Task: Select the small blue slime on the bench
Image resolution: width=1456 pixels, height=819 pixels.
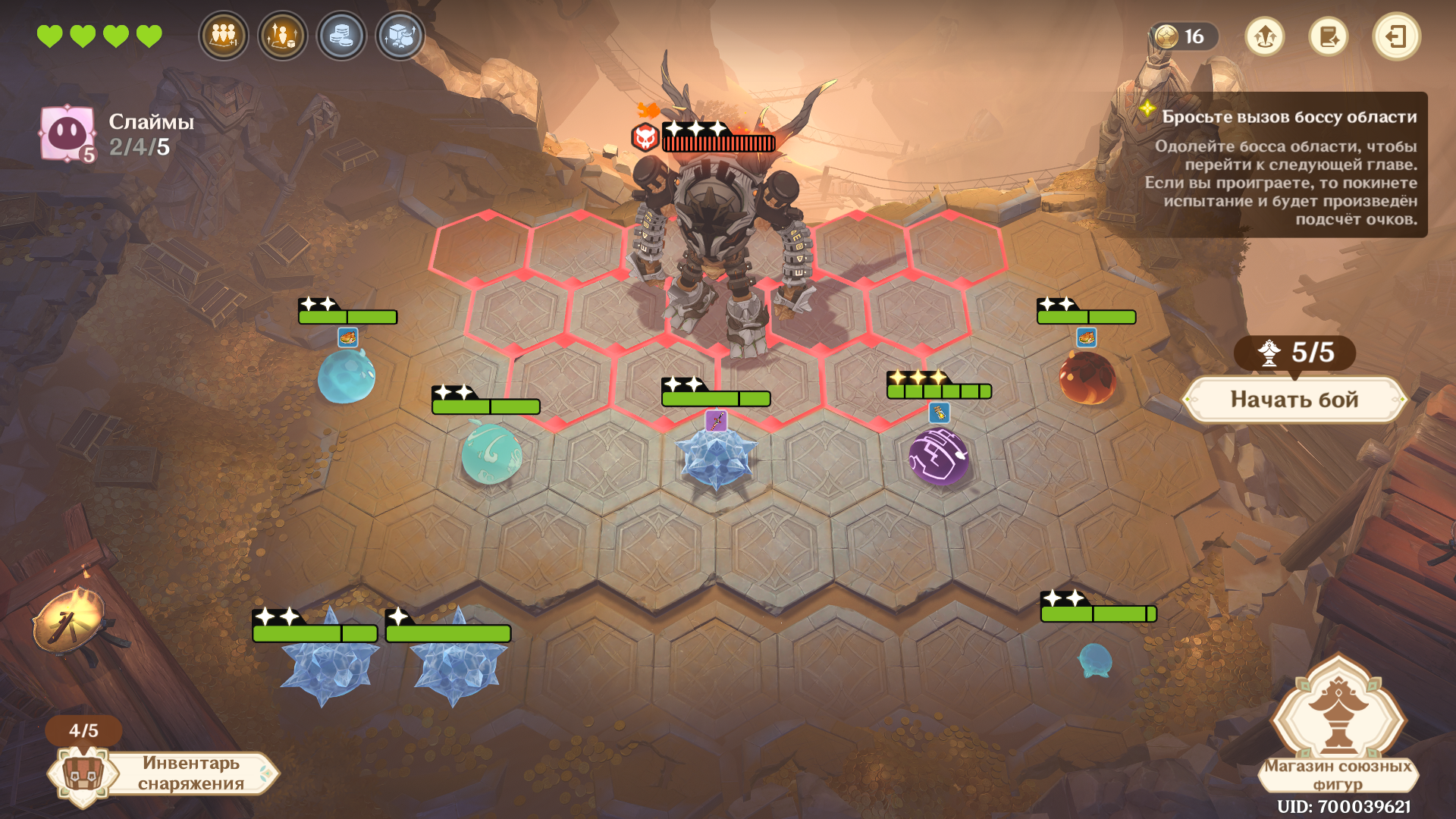Action: coord(1095,660)
